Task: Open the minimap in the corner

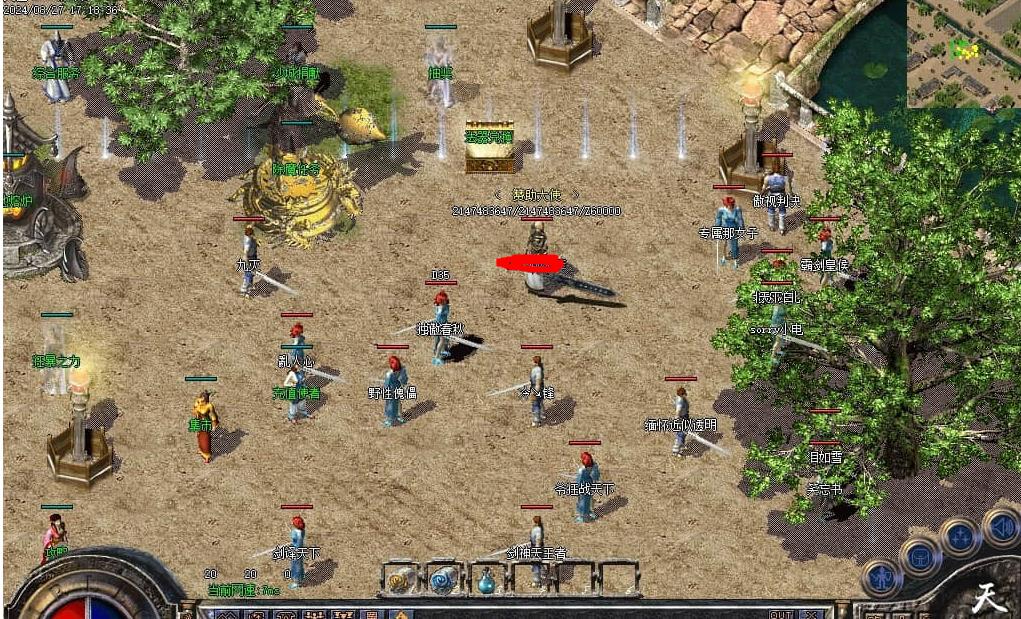Action: [963, 53]
